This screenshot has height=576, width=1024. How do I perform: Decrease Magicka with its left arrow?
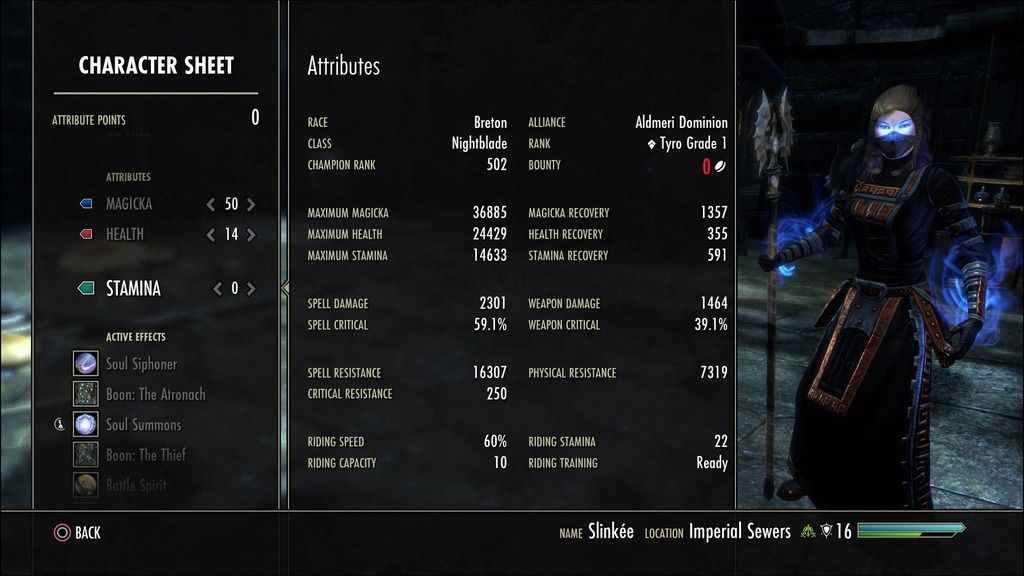(210, 204)
